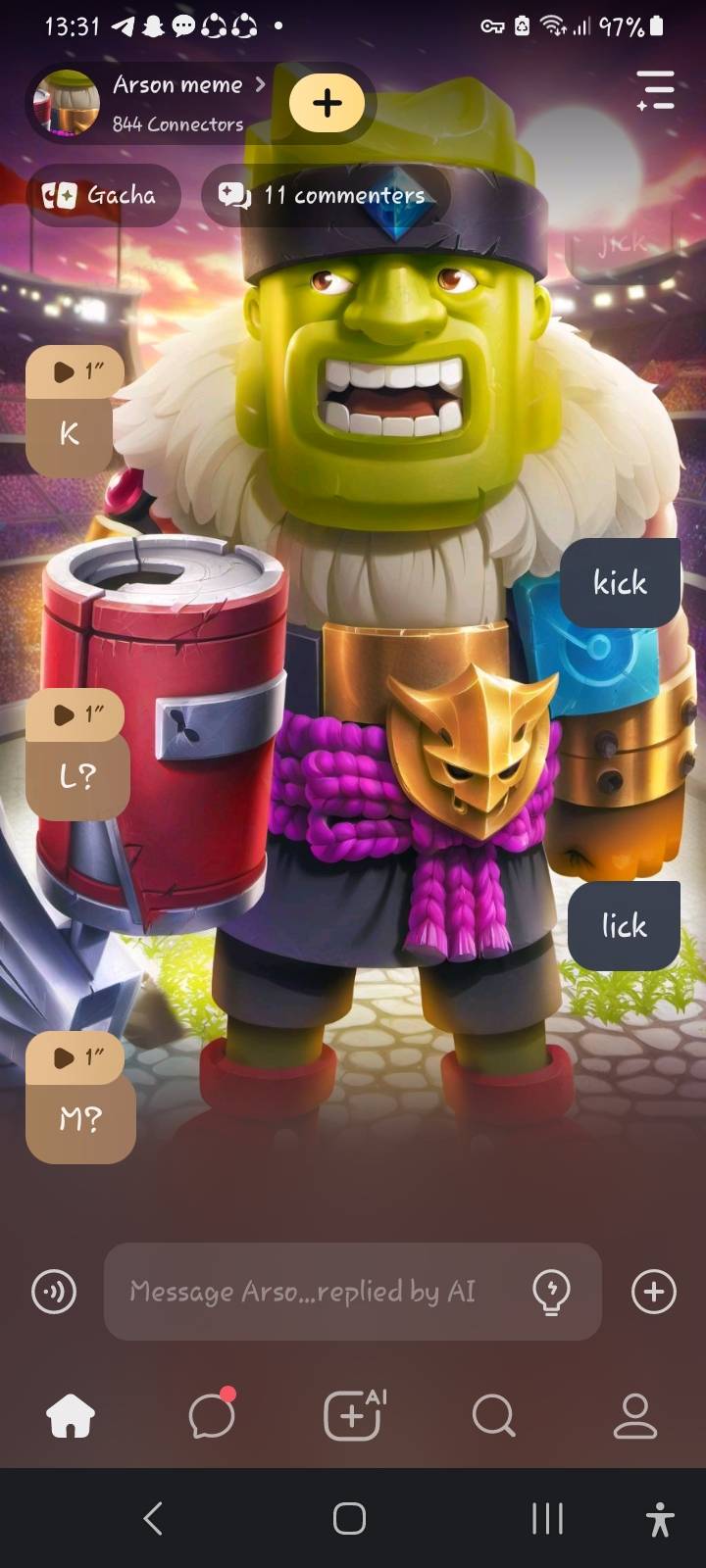706x1568 pixels.
Task: View the 11 commenters list
Action: click(x=327, y=195)
